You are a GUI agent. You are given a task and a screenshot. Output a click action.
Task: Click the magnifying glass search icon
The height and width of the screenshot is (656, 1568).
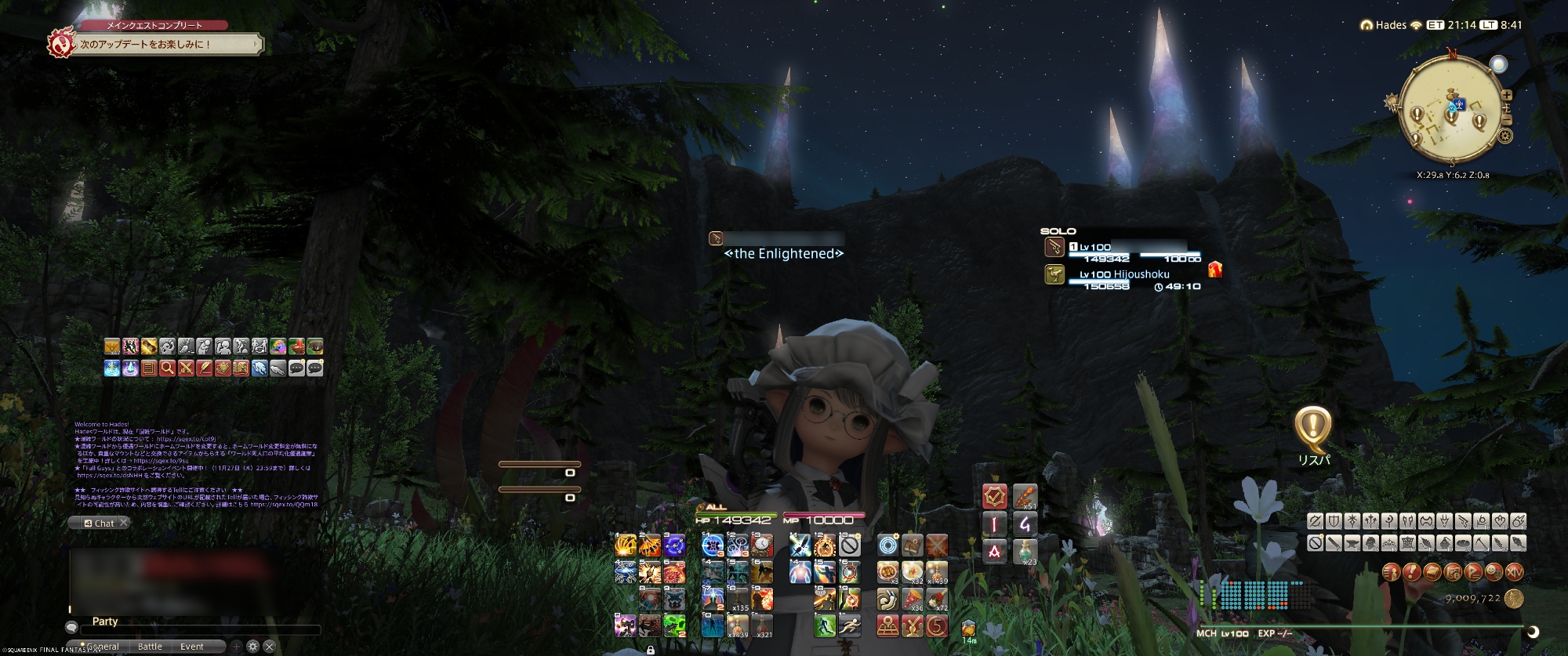[x=167, y=368]
